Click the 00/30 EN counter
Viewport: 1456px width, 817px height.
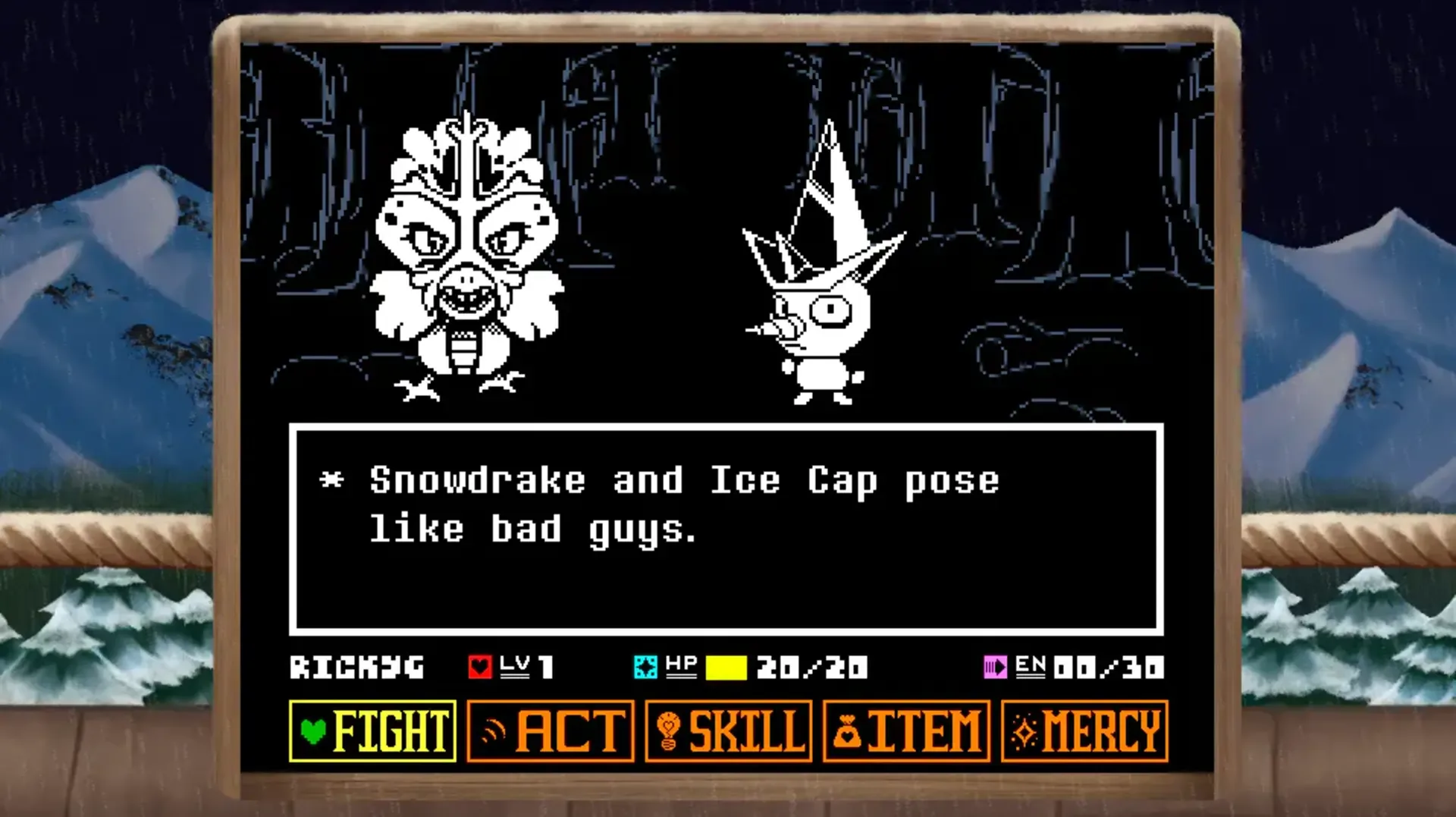pyautogui.click(x=1109, y=668)
